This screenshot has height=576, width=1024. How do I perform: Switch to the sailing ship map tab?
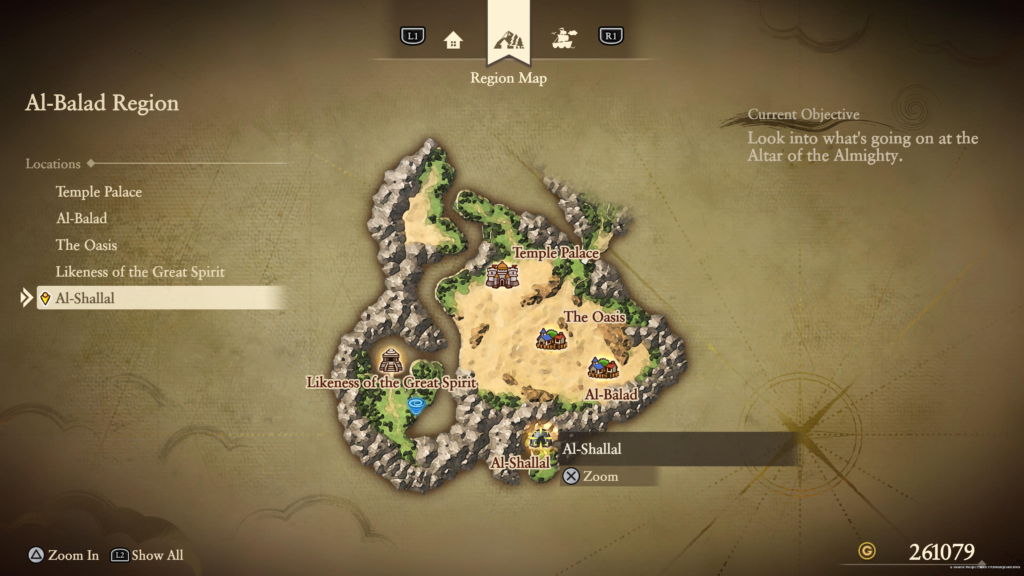tap(564, 39)
